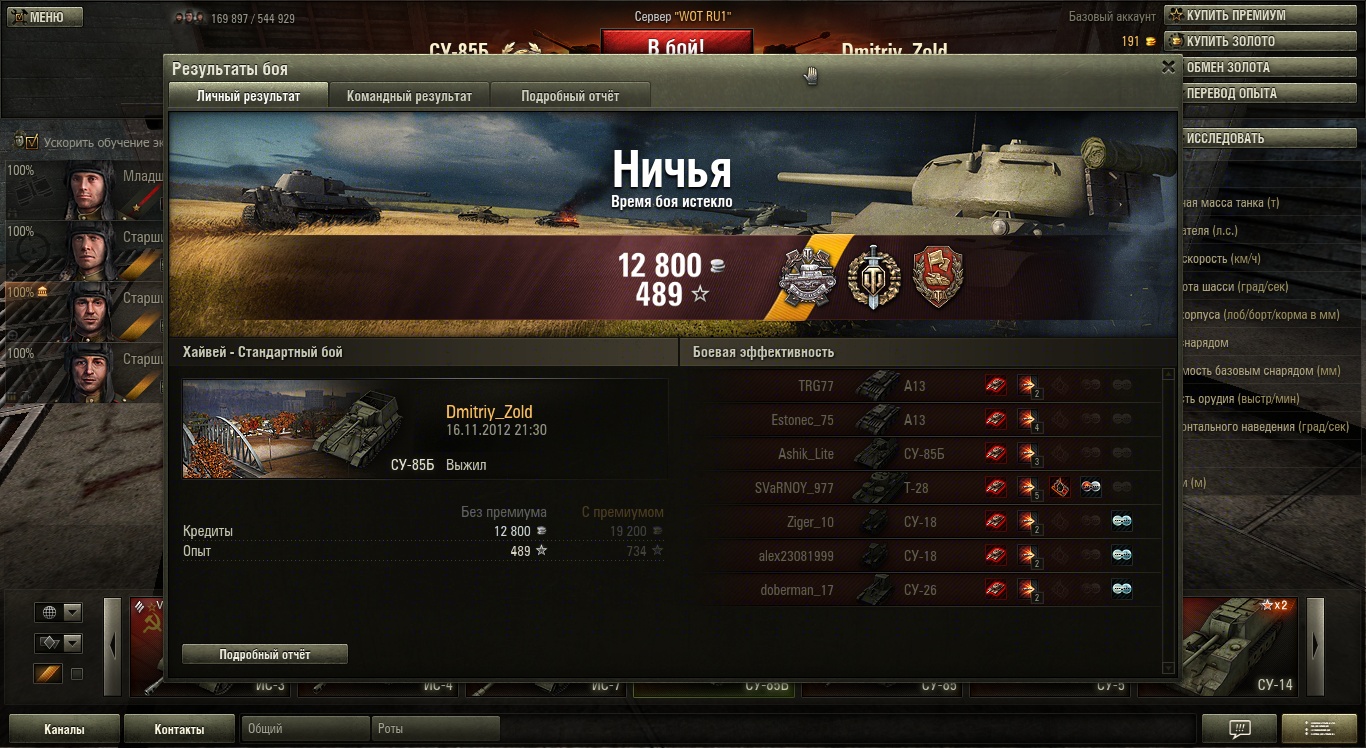
Task: Toggle accelerated crew training checkbox
Action: 31,142
